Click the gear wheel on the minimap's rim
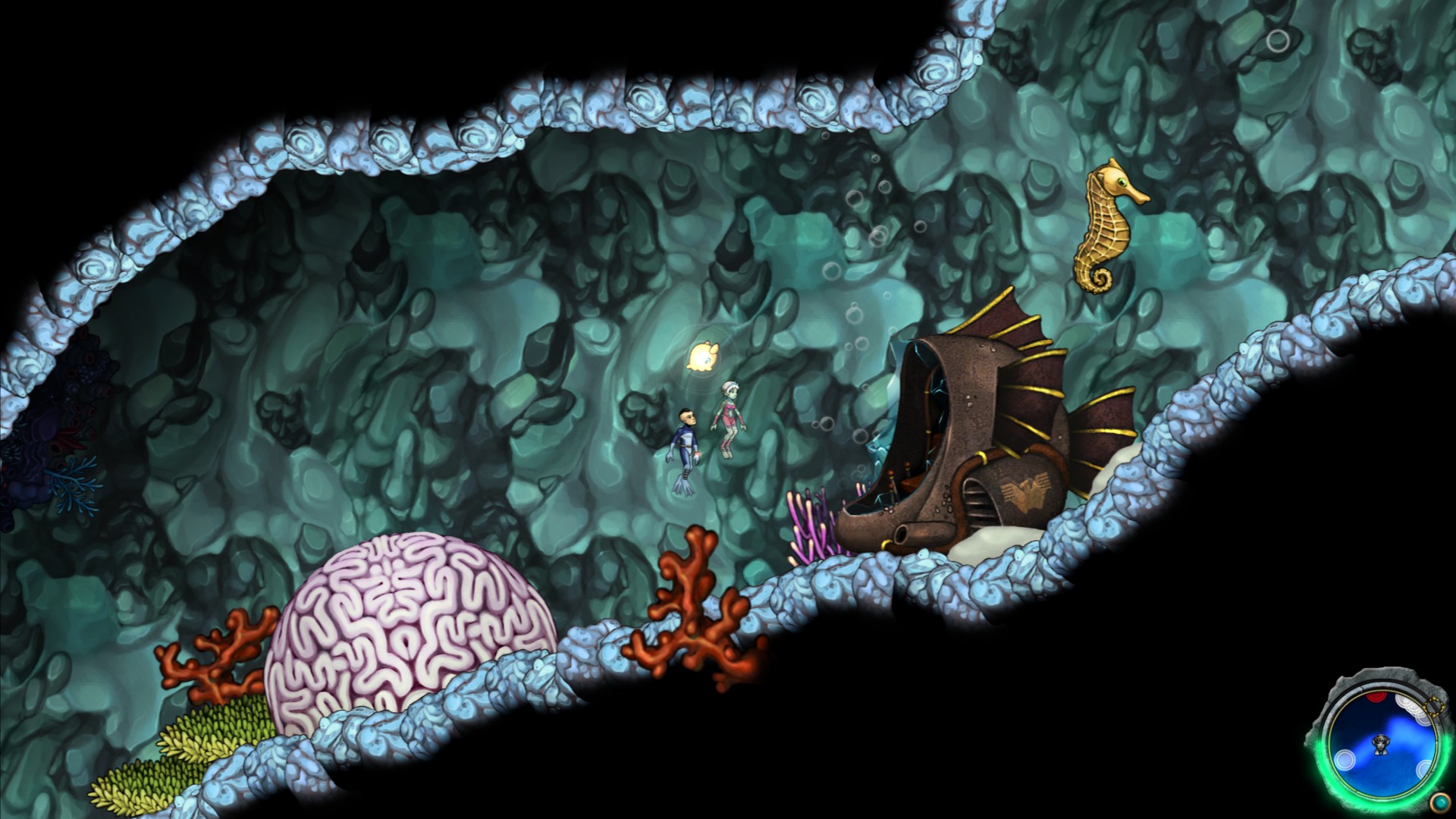Viewport: 1456px width, 819px height. (x=1433, y=707)
